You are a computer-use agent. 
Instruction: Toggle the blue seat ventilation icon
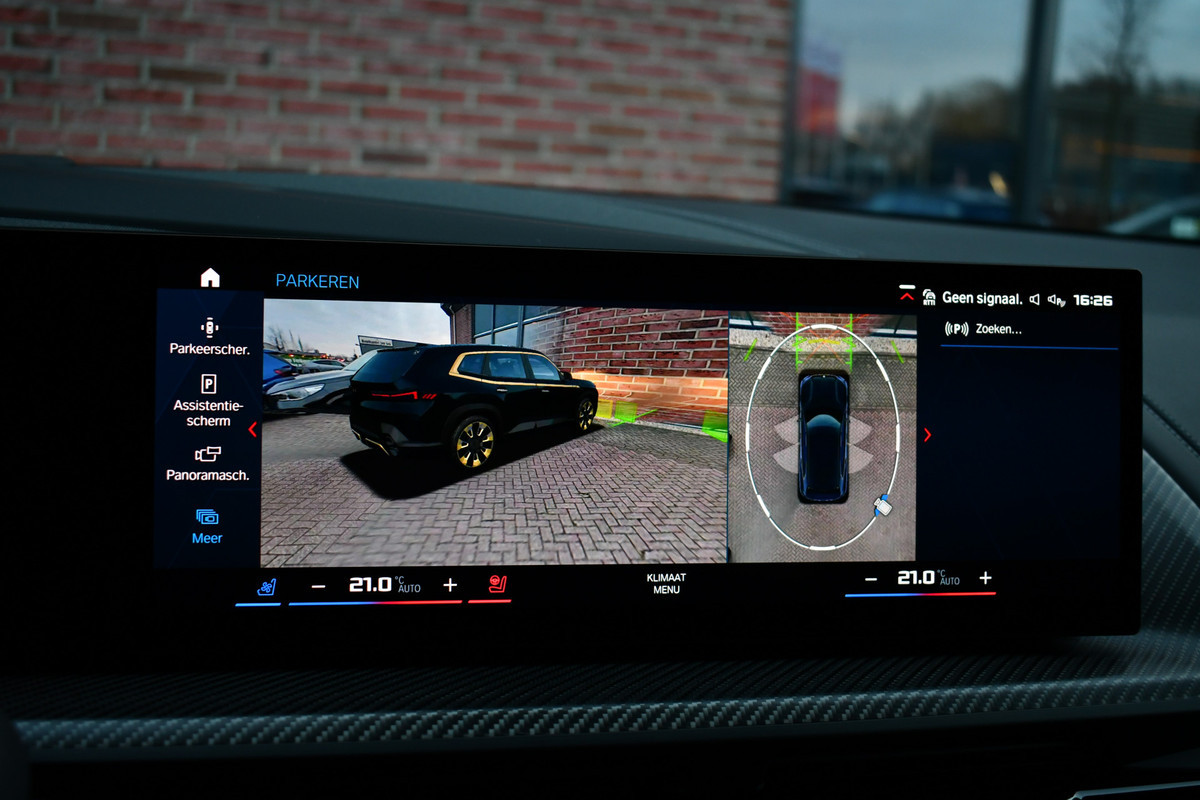coord(266,587)
